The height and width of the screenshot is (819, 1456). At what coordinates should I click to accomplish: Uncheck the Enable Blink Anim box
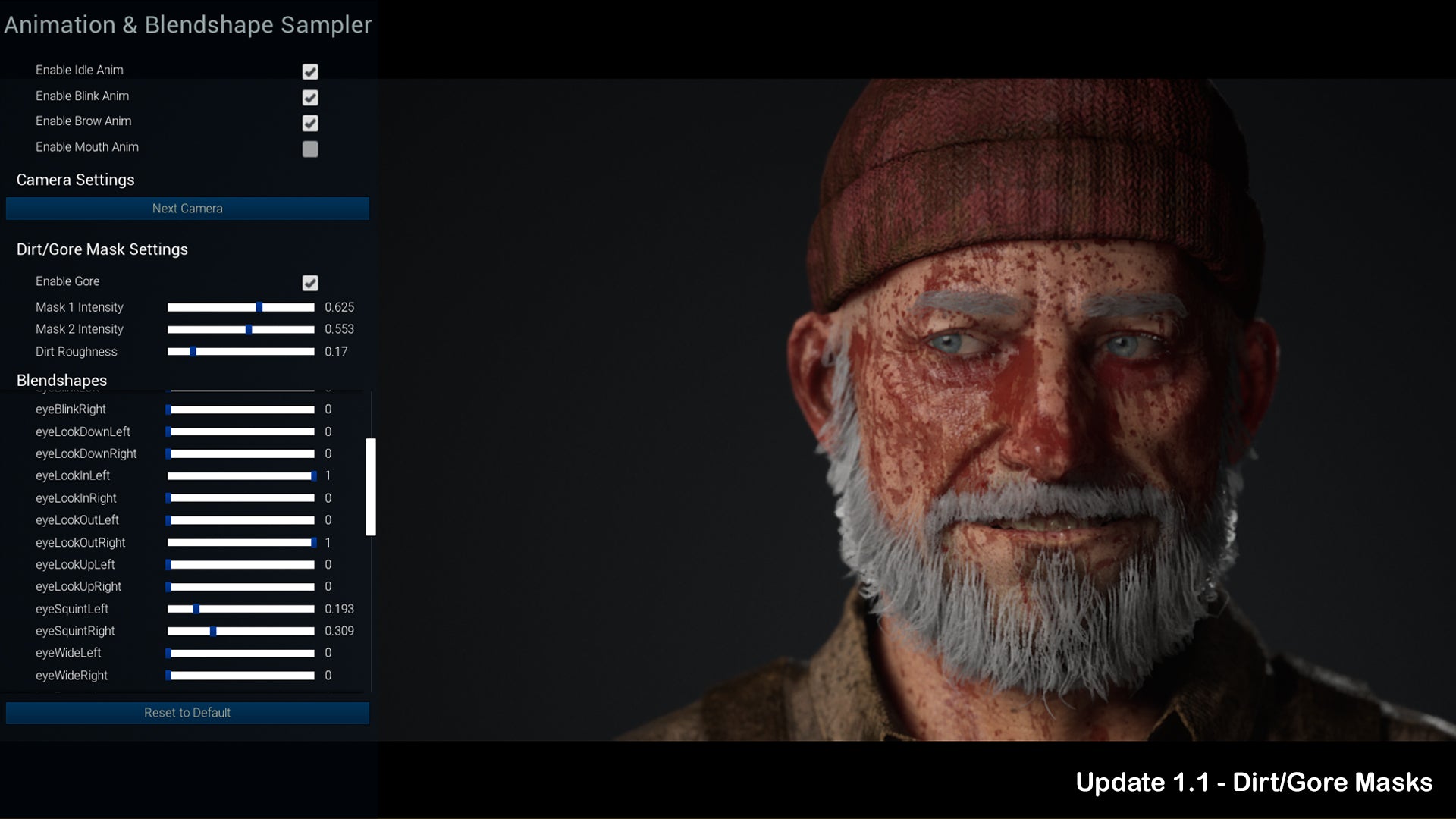[310, 97]
